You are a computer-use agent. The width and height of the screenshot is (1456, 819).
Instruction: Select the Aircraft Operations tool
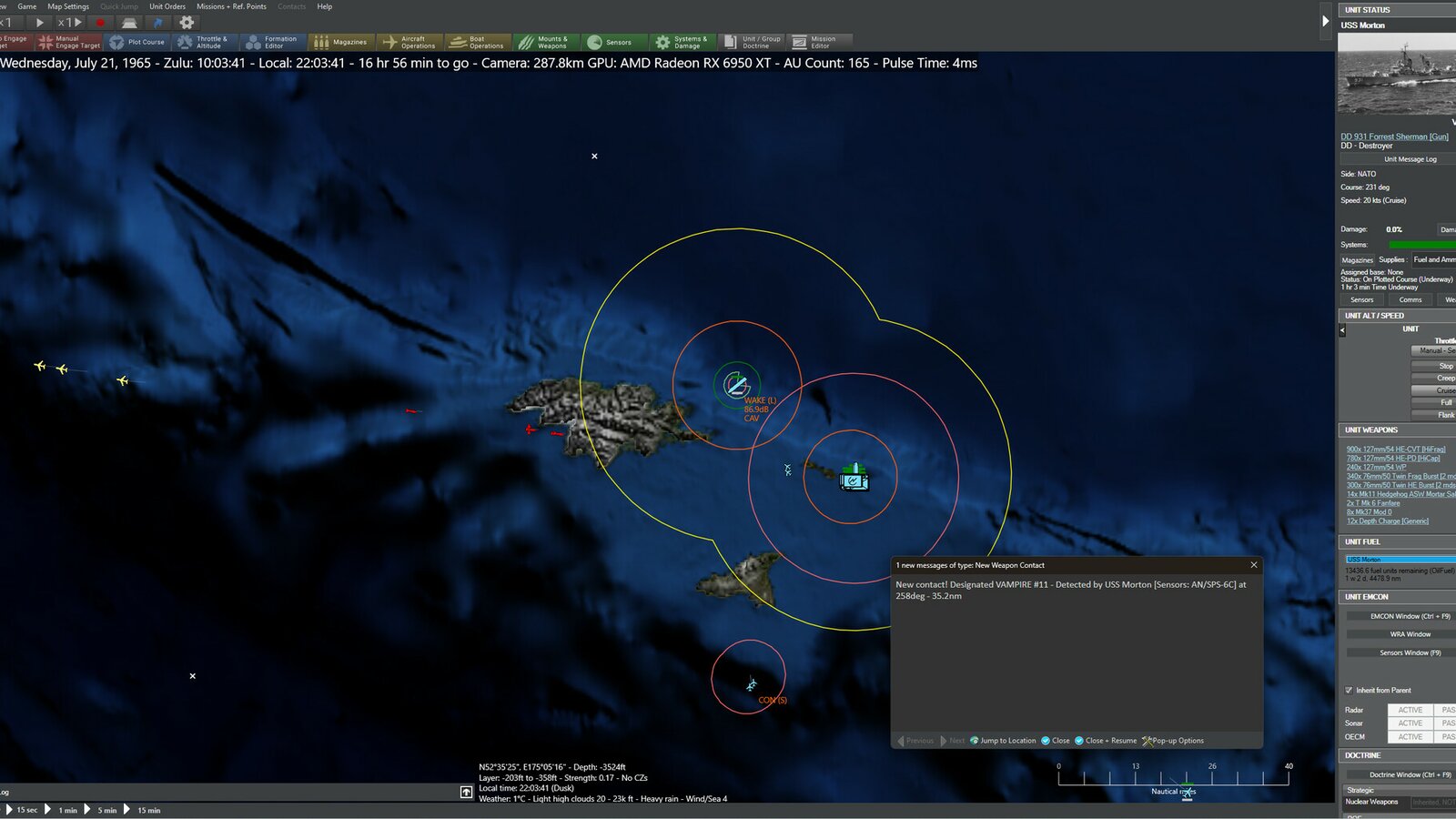coord(411,41)
